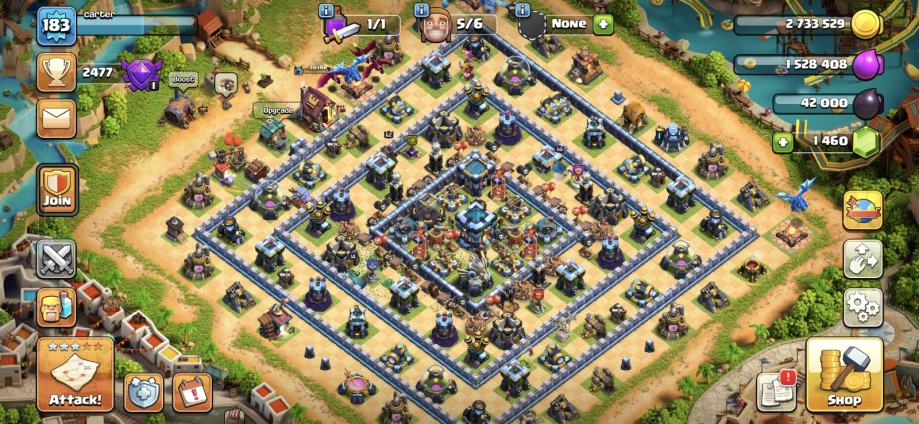Open the globe travel button
The image size is (919, 424).
[862, 210]
